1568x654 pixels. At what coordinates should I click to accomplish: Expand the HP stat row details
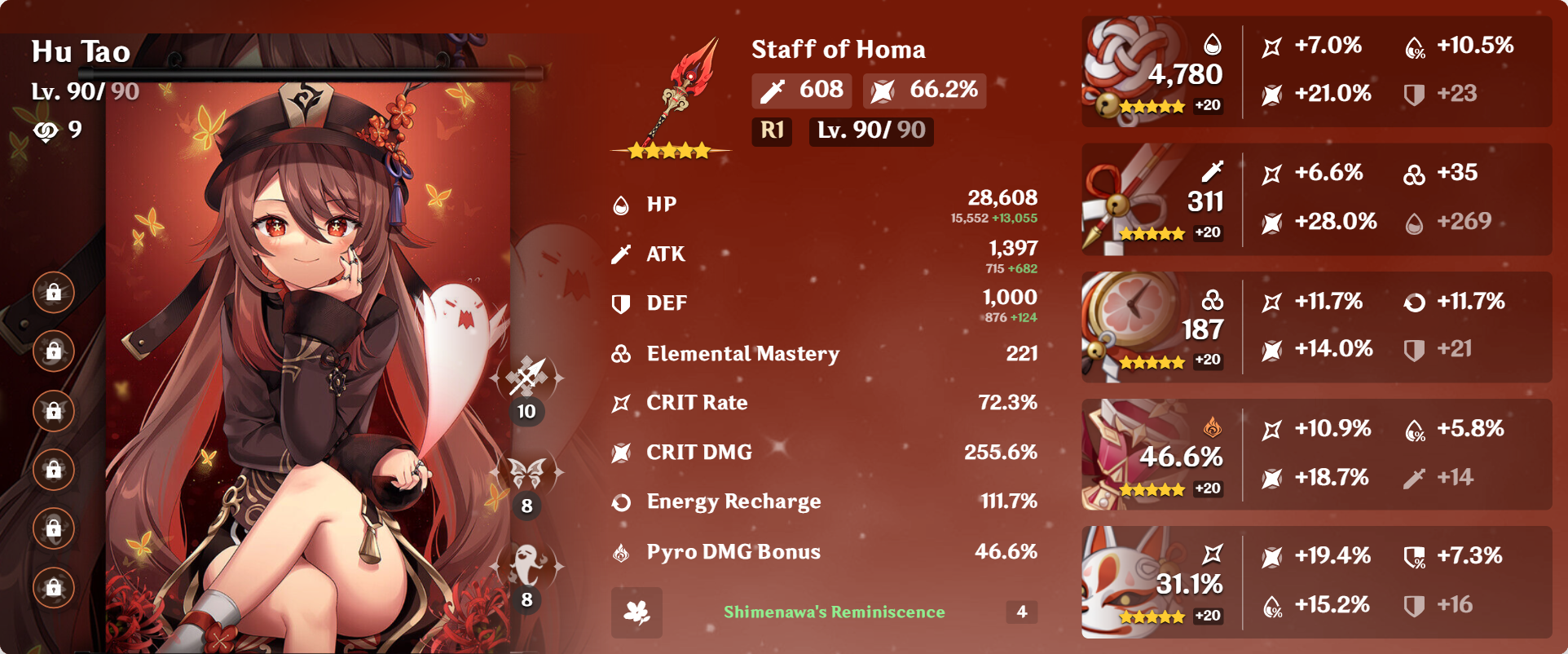[x=823, y=205]
